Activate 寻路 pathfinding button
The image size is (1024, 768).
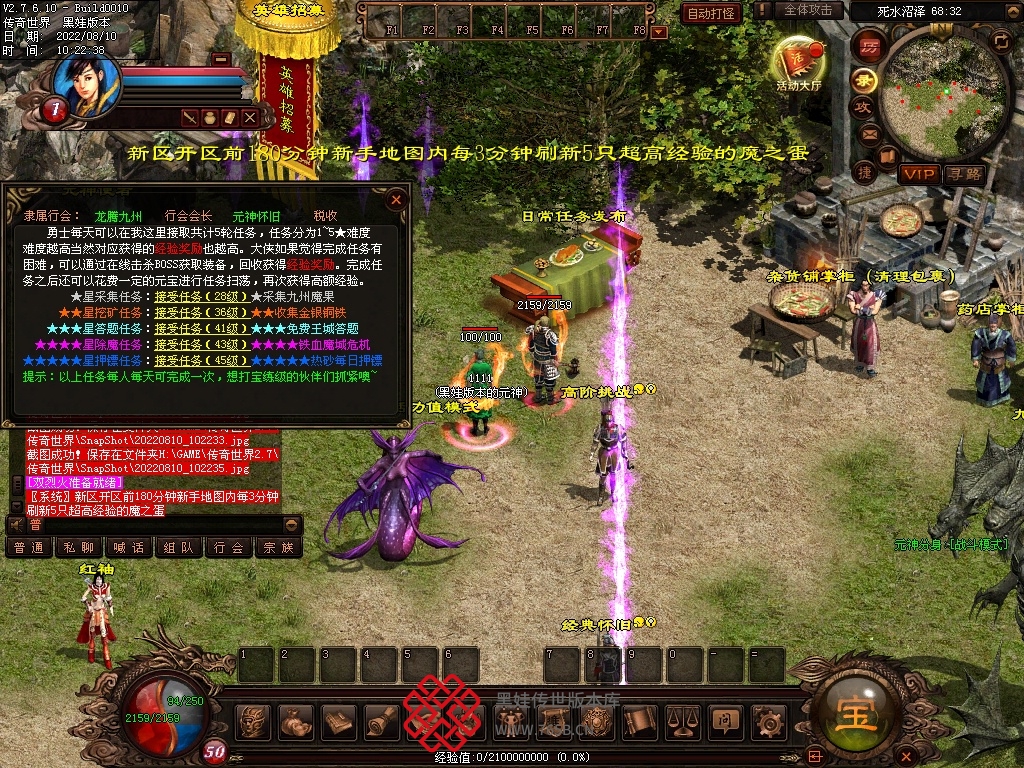click(x=965, y=174)
